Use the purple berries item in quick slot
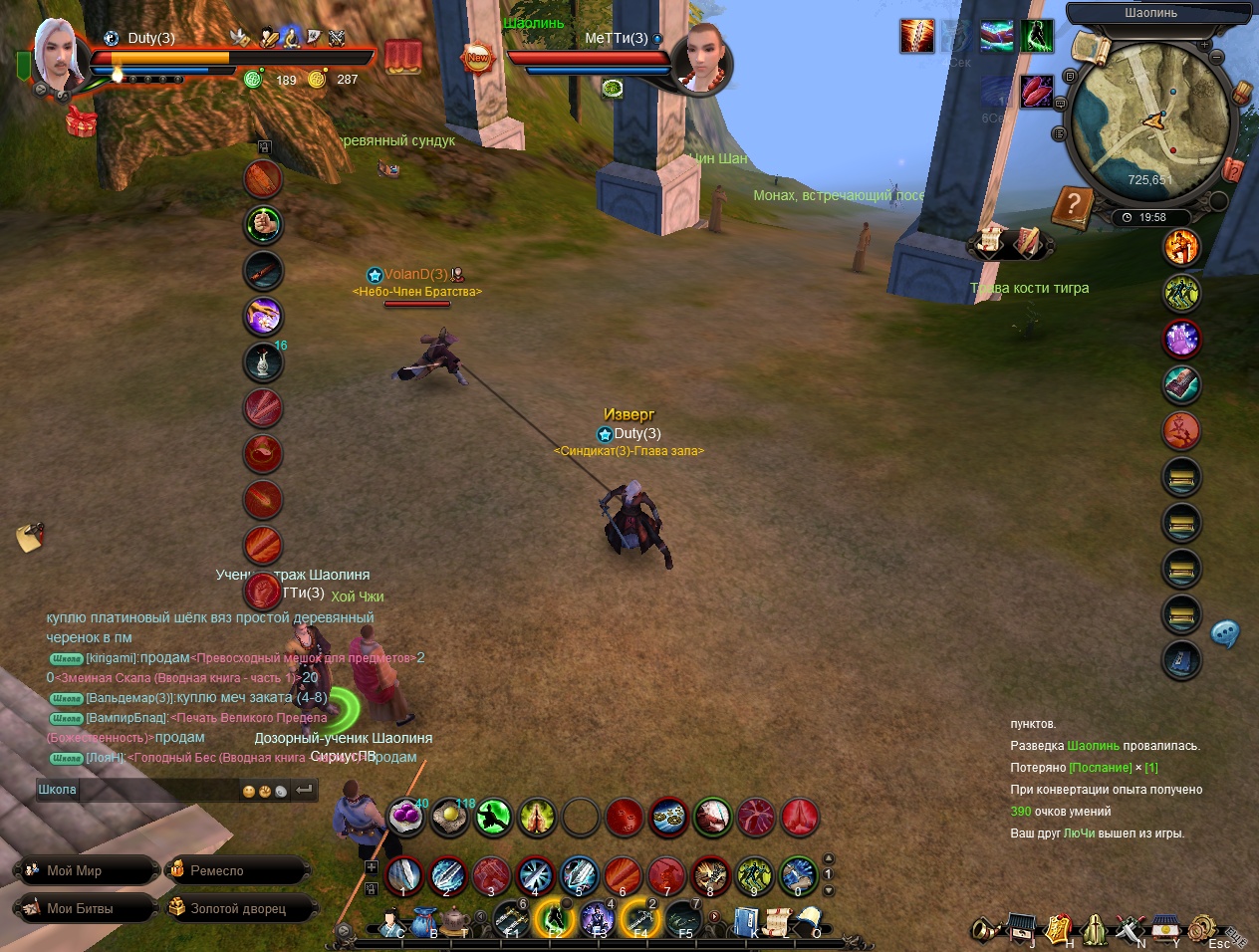Image resolution: width=1259 pixels, height=952 pixels. pos(405,817)
